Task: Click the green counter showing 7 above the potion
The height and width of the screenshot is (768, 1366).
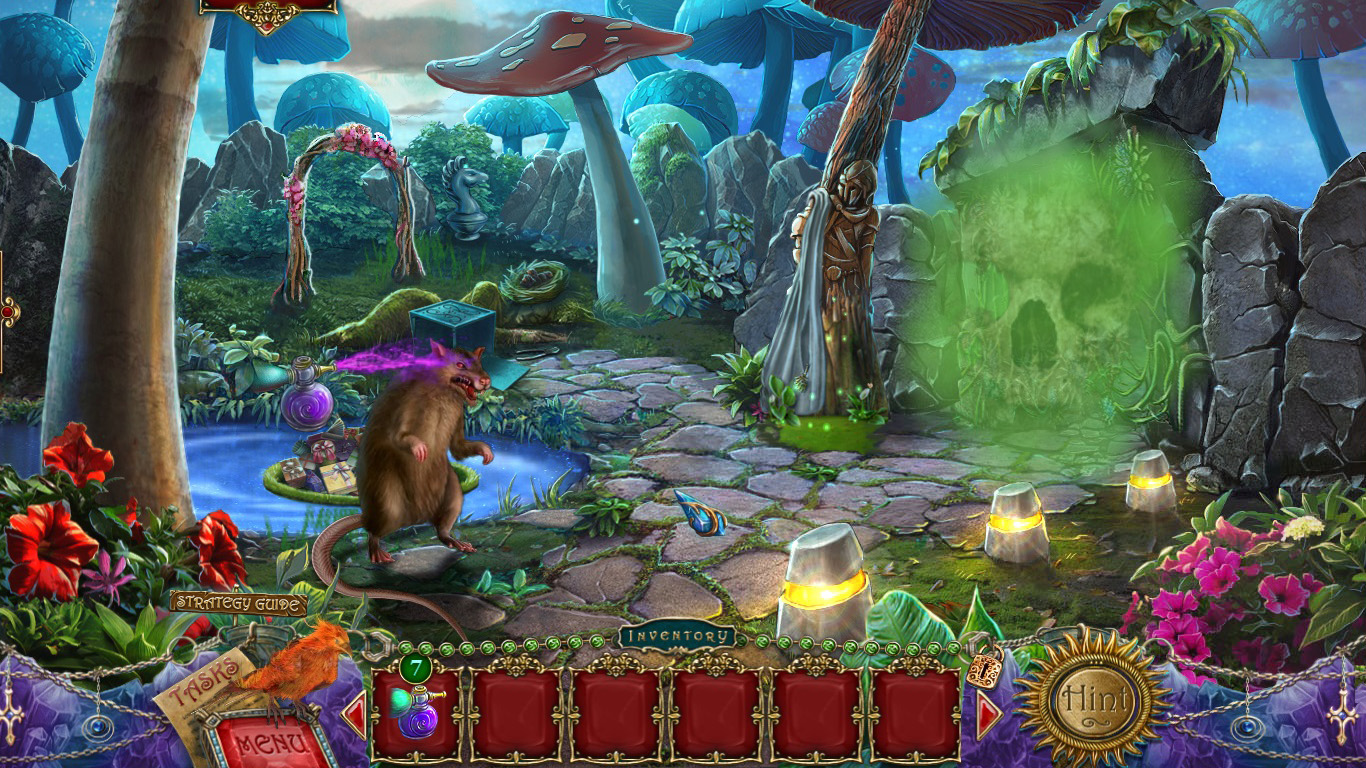Action: [x=416, y=669]
